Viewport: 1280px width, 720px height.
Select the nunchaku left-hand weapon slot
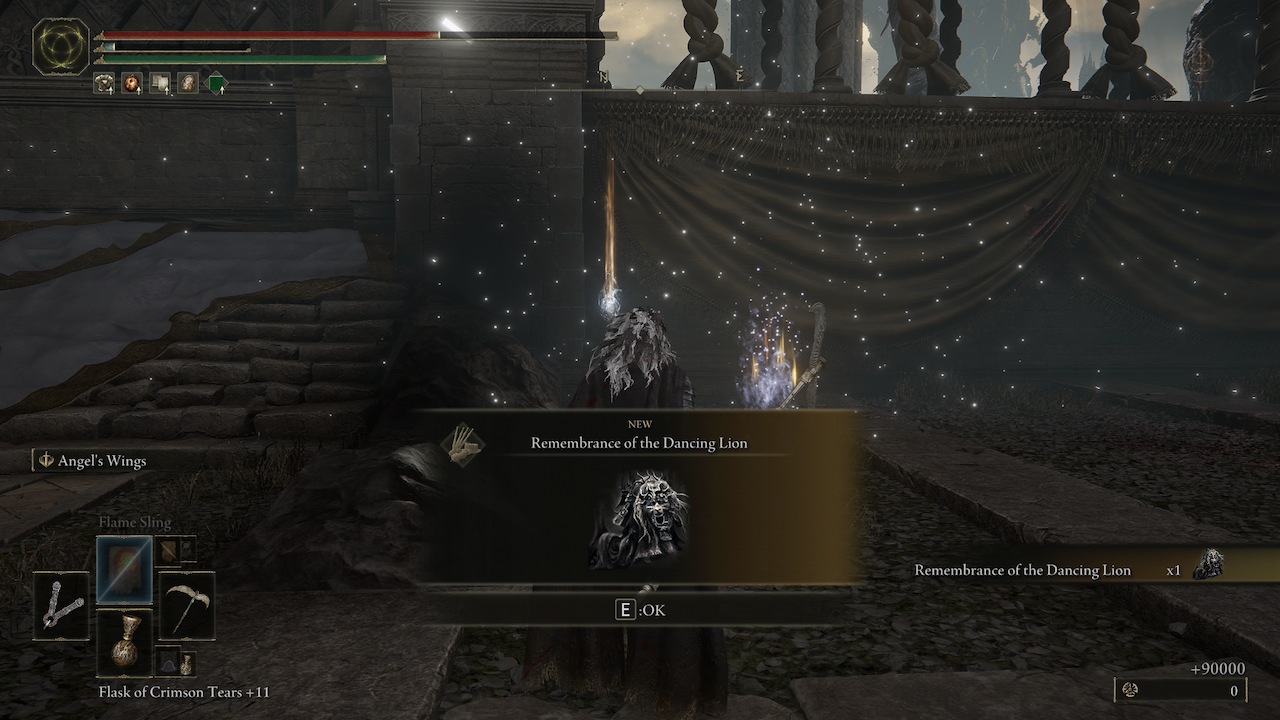coord(62,605)
